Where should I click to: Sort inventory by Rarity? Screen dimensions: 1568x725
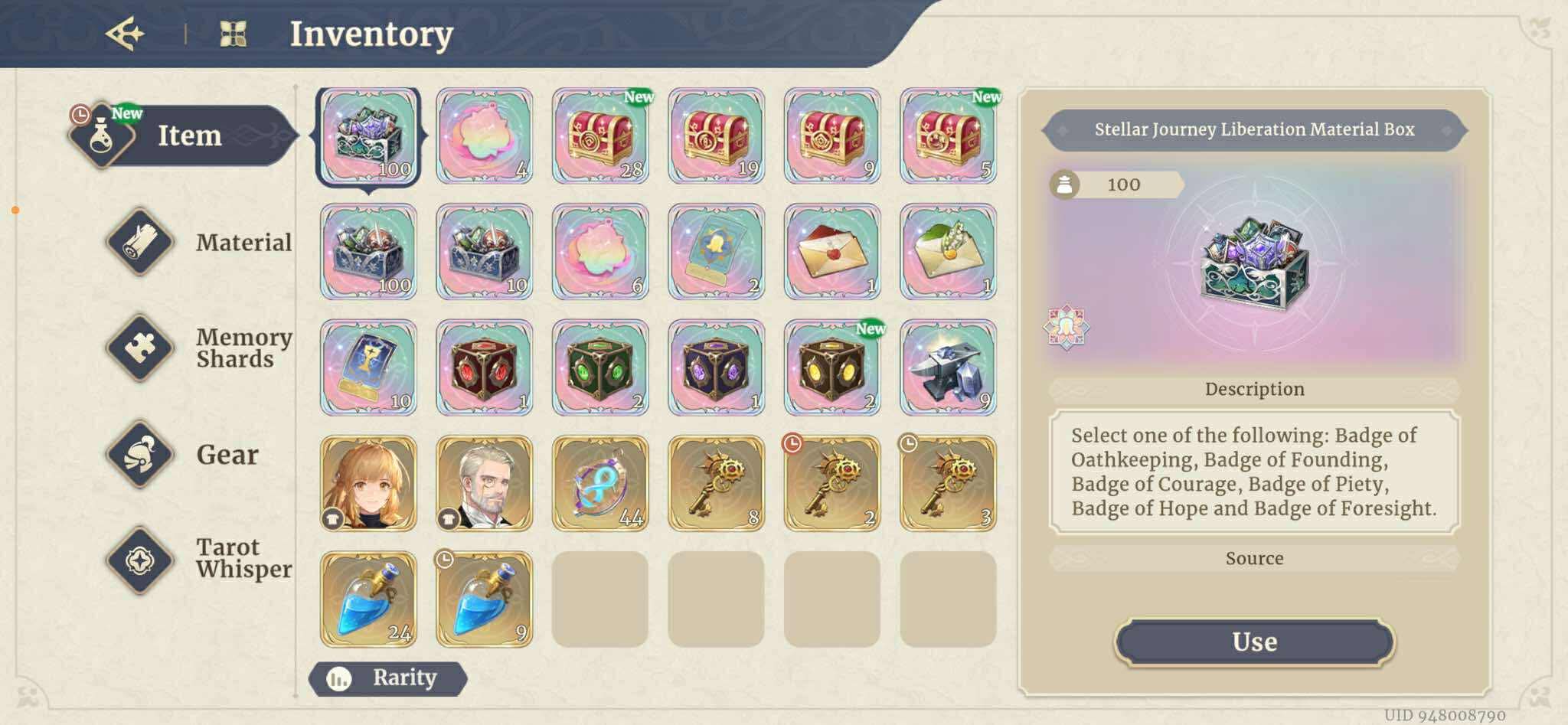click(x=388, y=678)
